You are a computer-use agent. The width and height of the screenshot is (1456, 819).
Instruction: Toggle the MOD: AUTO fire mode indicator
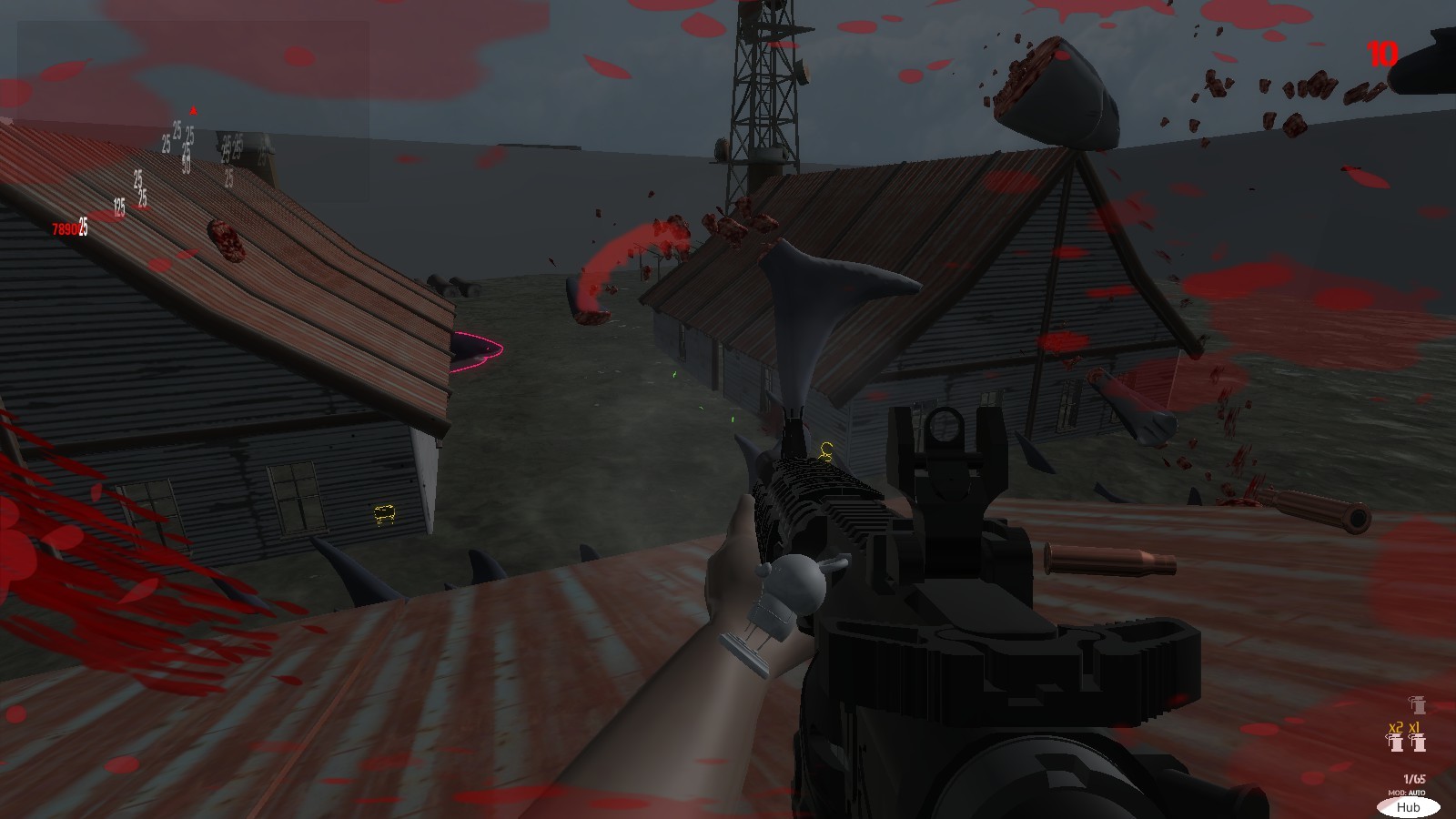click(1407, 793)
